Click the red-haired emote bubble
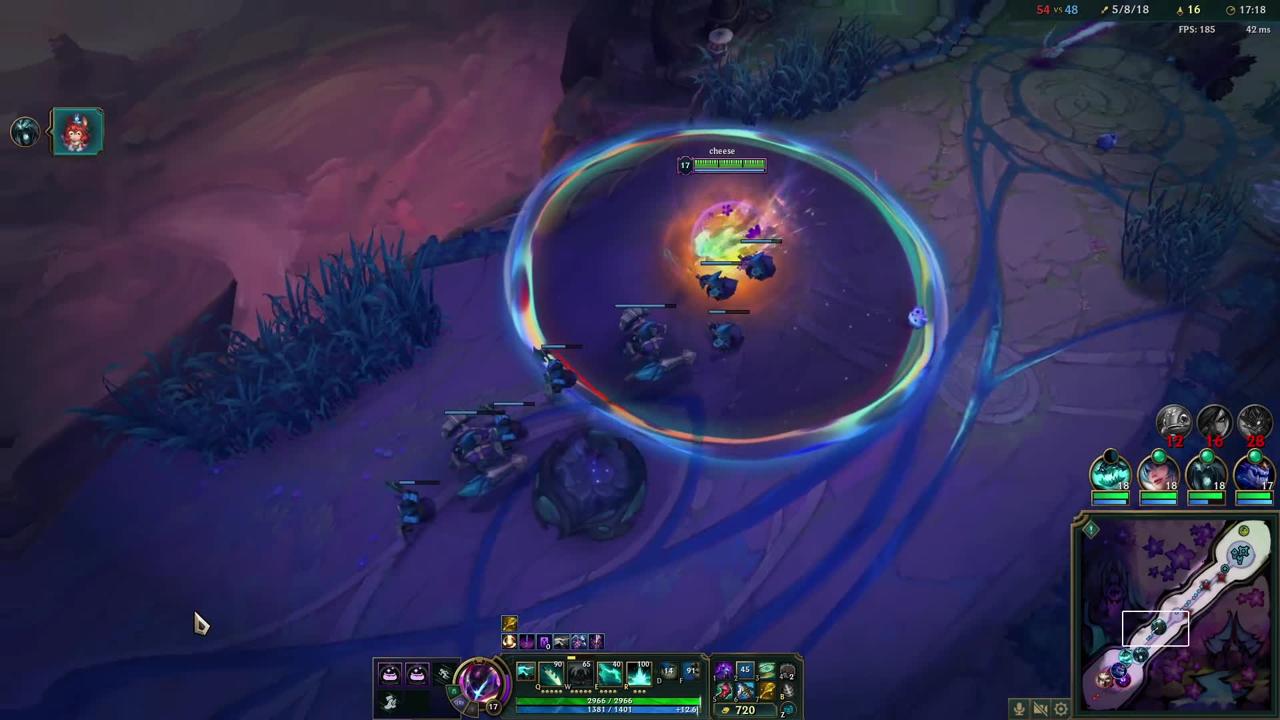 pos(77,131)
